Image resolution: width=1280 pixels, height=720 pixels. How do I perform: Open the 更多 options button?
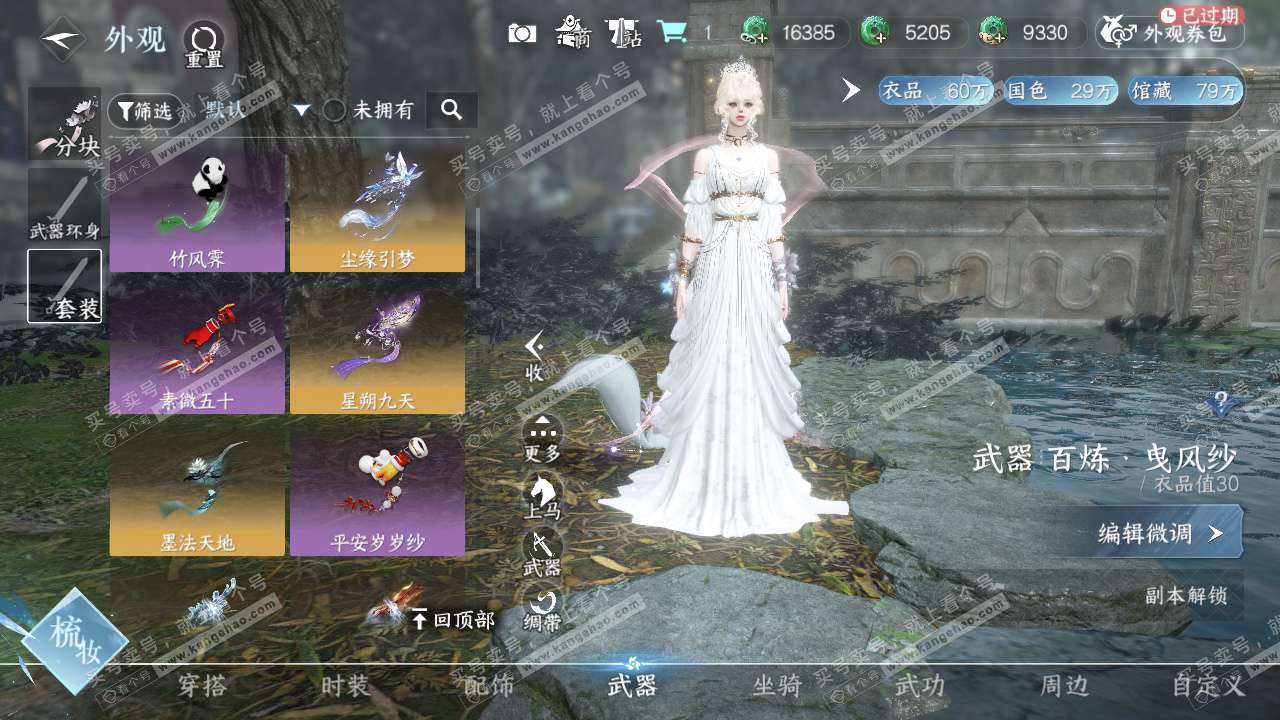543,438
